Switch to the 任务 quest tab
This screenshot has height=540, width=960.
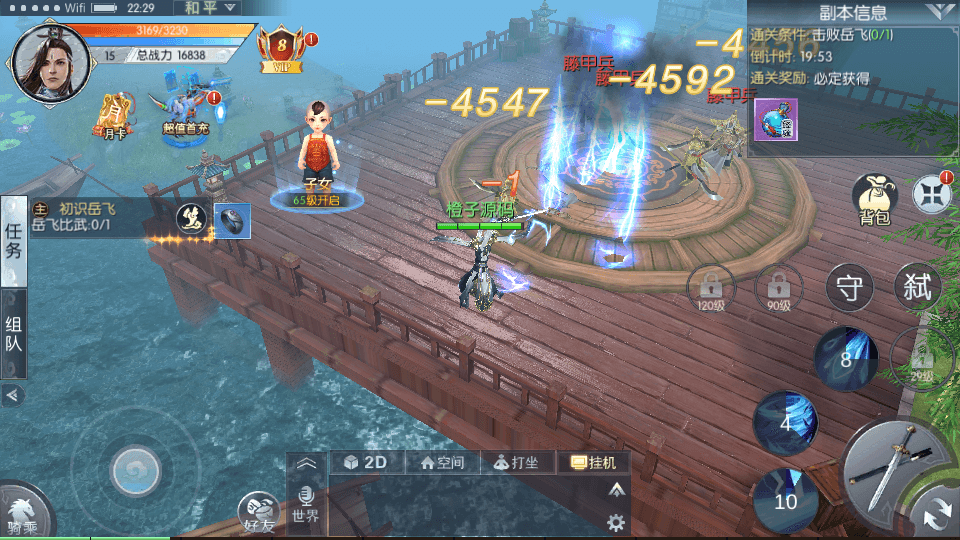pos(14,240)
